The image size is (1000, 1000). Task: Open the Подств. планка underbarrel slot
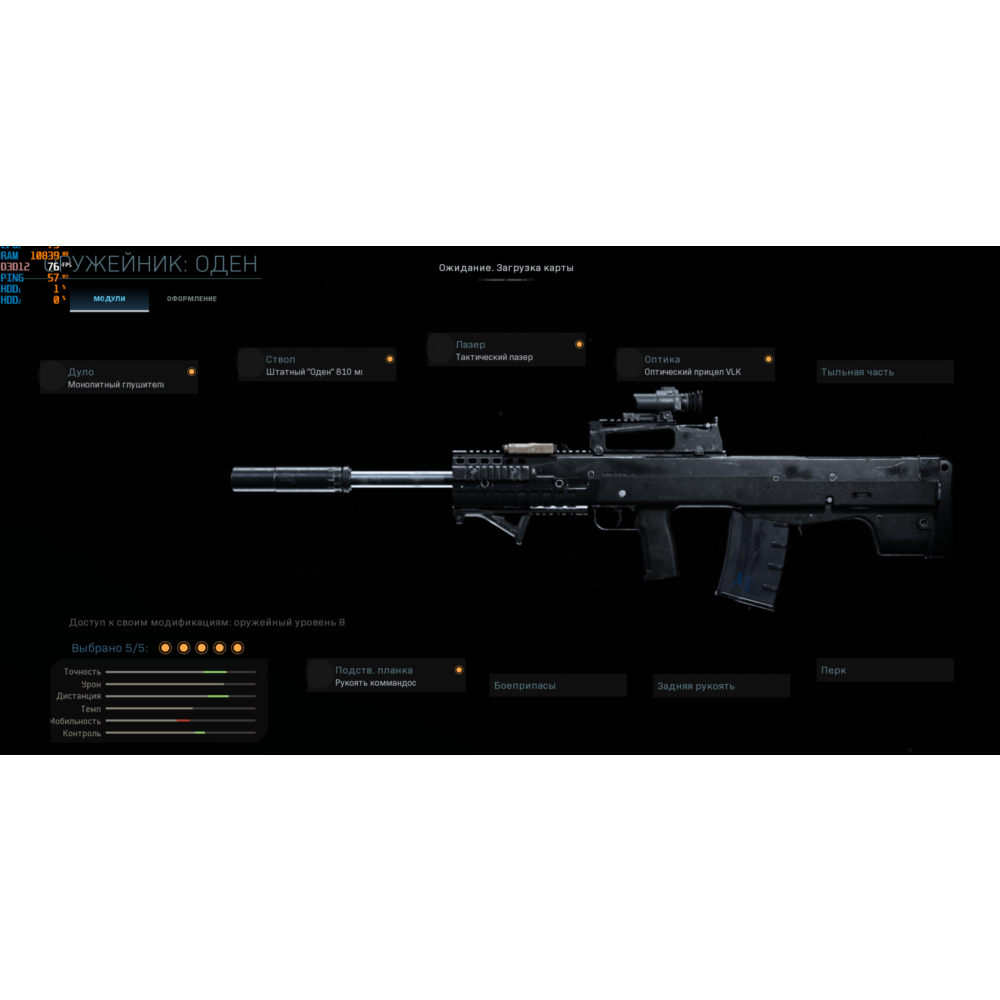click(x=387, y=676)
